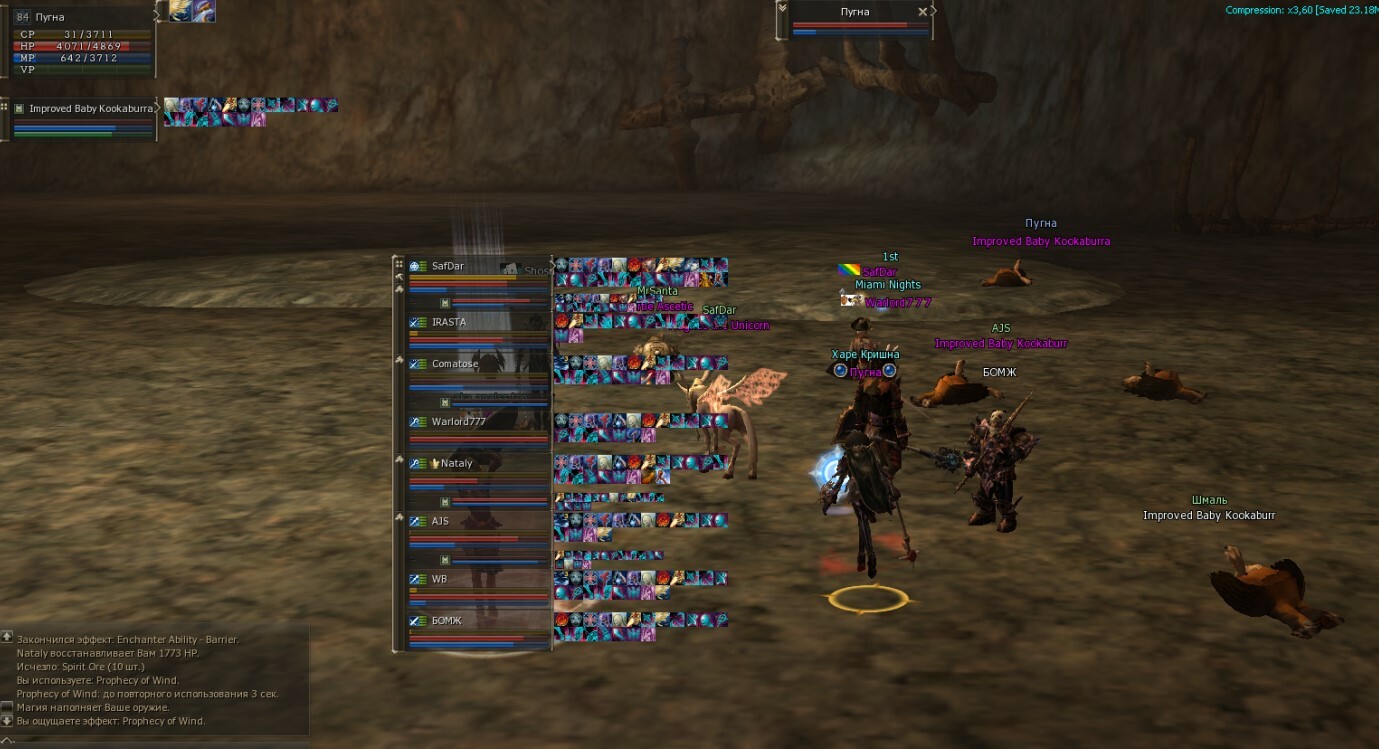Image resolution: width=1379 pixels, height=749 pixels.
Task: Click the first buff icon beside your status panel
Action: 180,10
